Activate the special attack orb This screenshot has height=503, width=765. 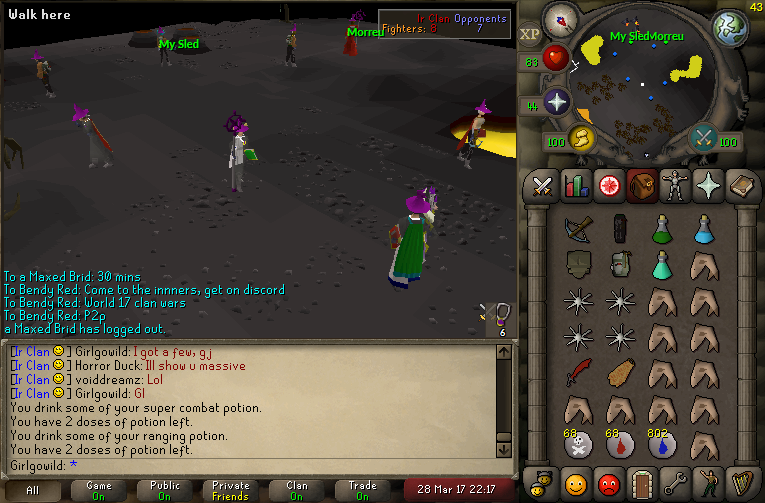tap(704, 137)
